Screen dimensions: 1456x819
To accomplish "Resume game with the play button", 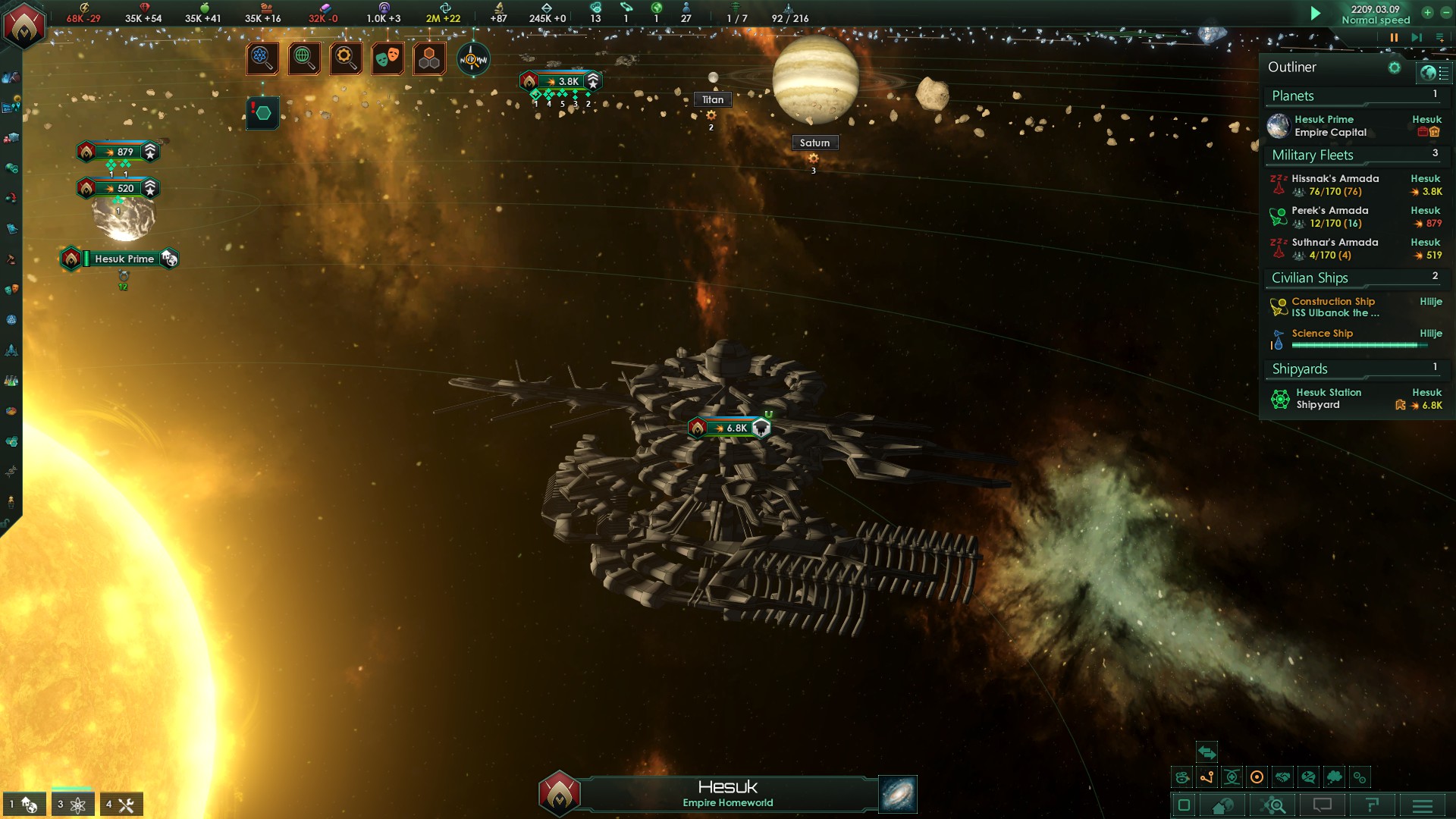I will click(1316, 13).
